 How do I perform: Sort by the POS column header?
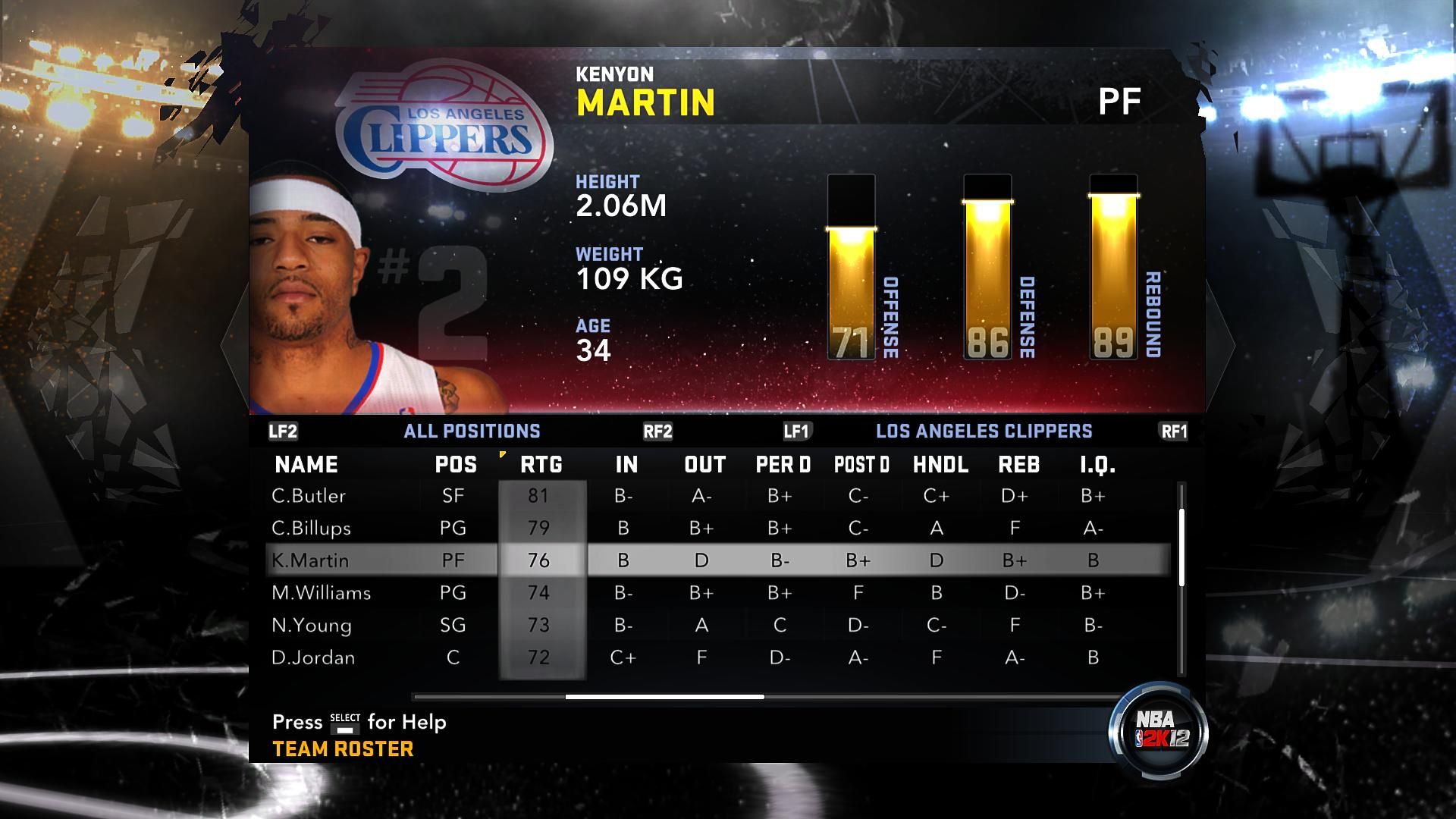(x=456, y=465)
